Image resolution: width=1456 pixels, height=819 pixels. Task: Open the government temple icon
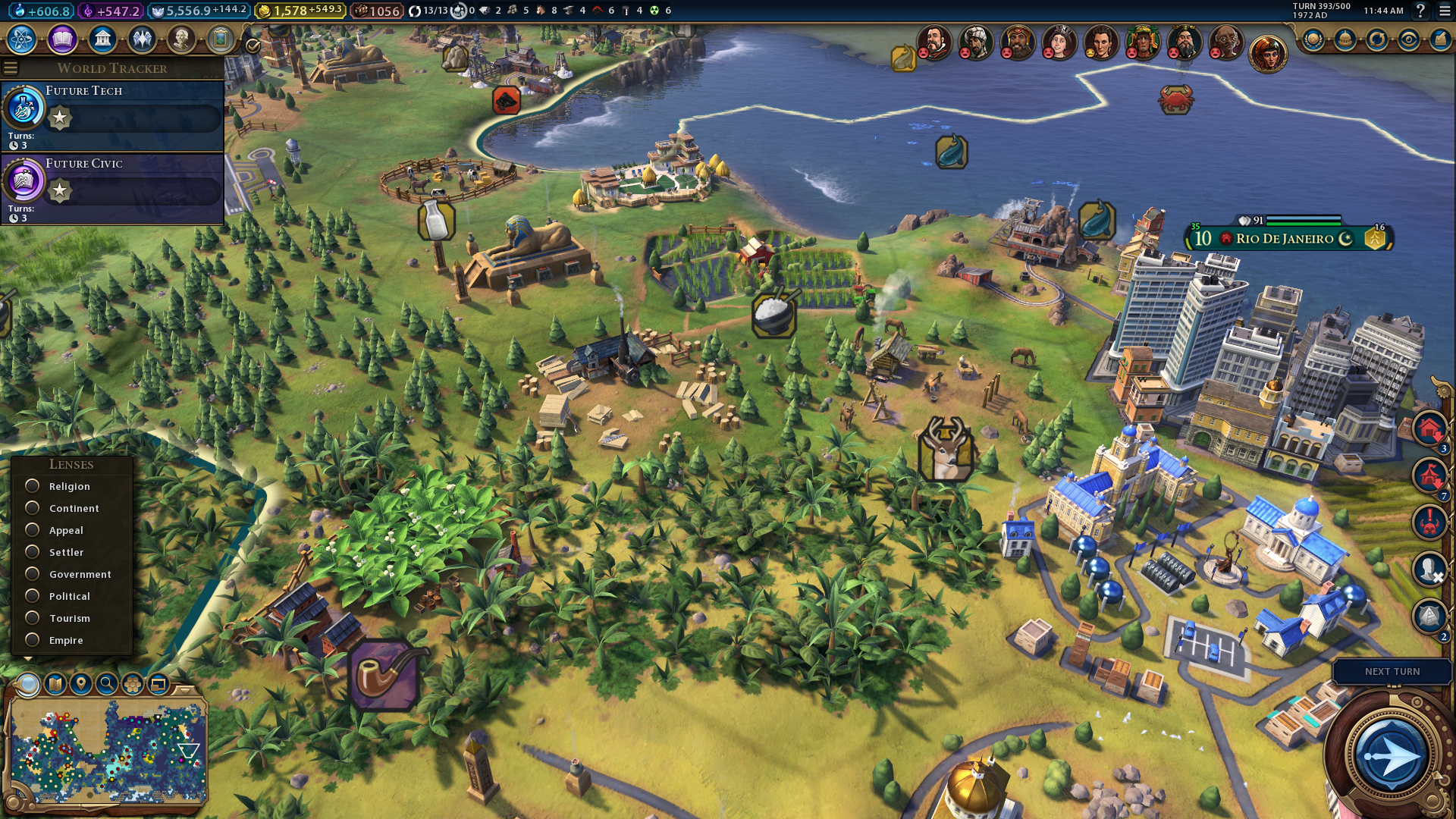[x=102, y=39]
